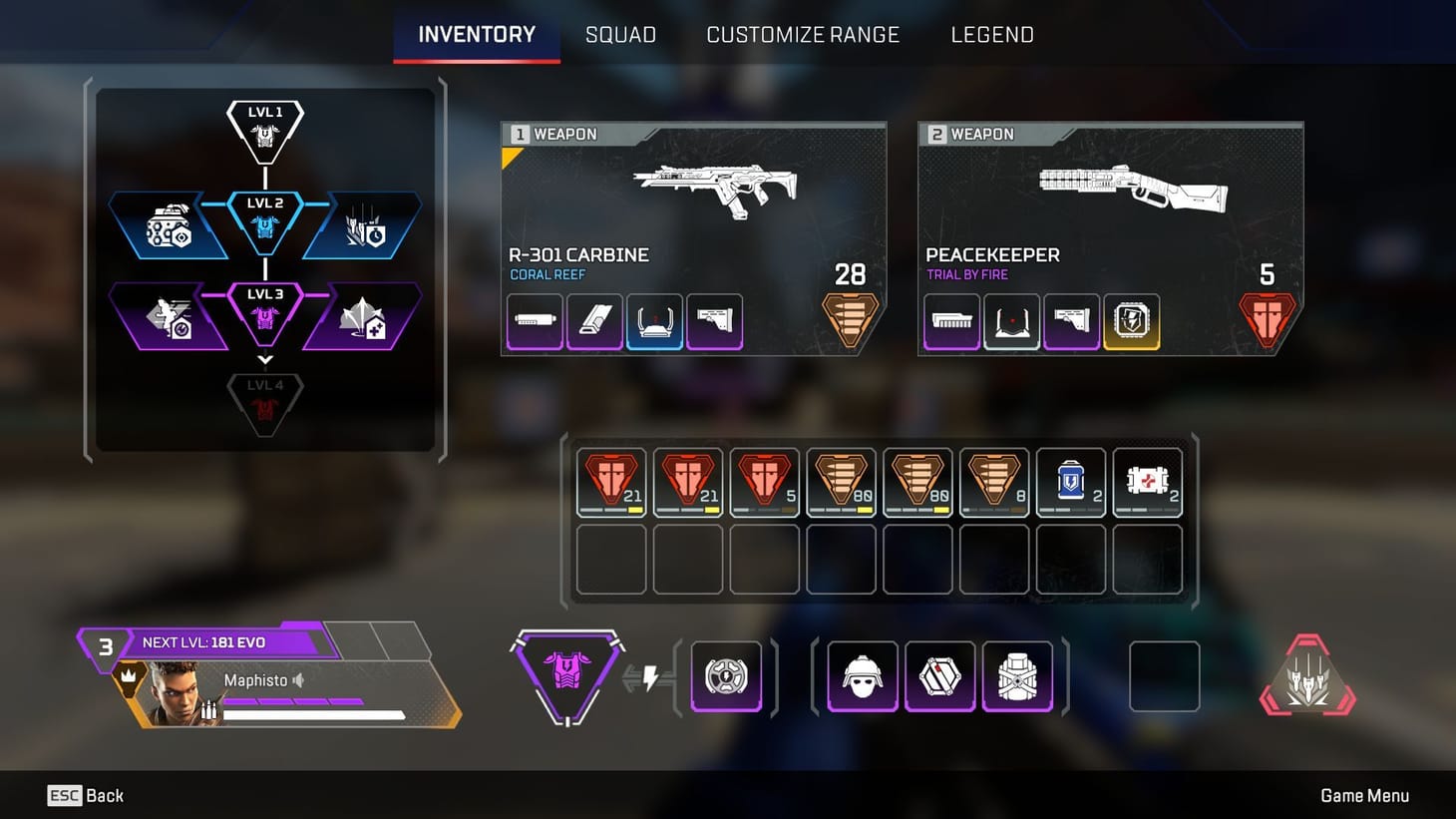Click the shotgun bolt slot on the Peacekeeper
The width and height of the screenshot is (1456, 819).
(950, 321)
